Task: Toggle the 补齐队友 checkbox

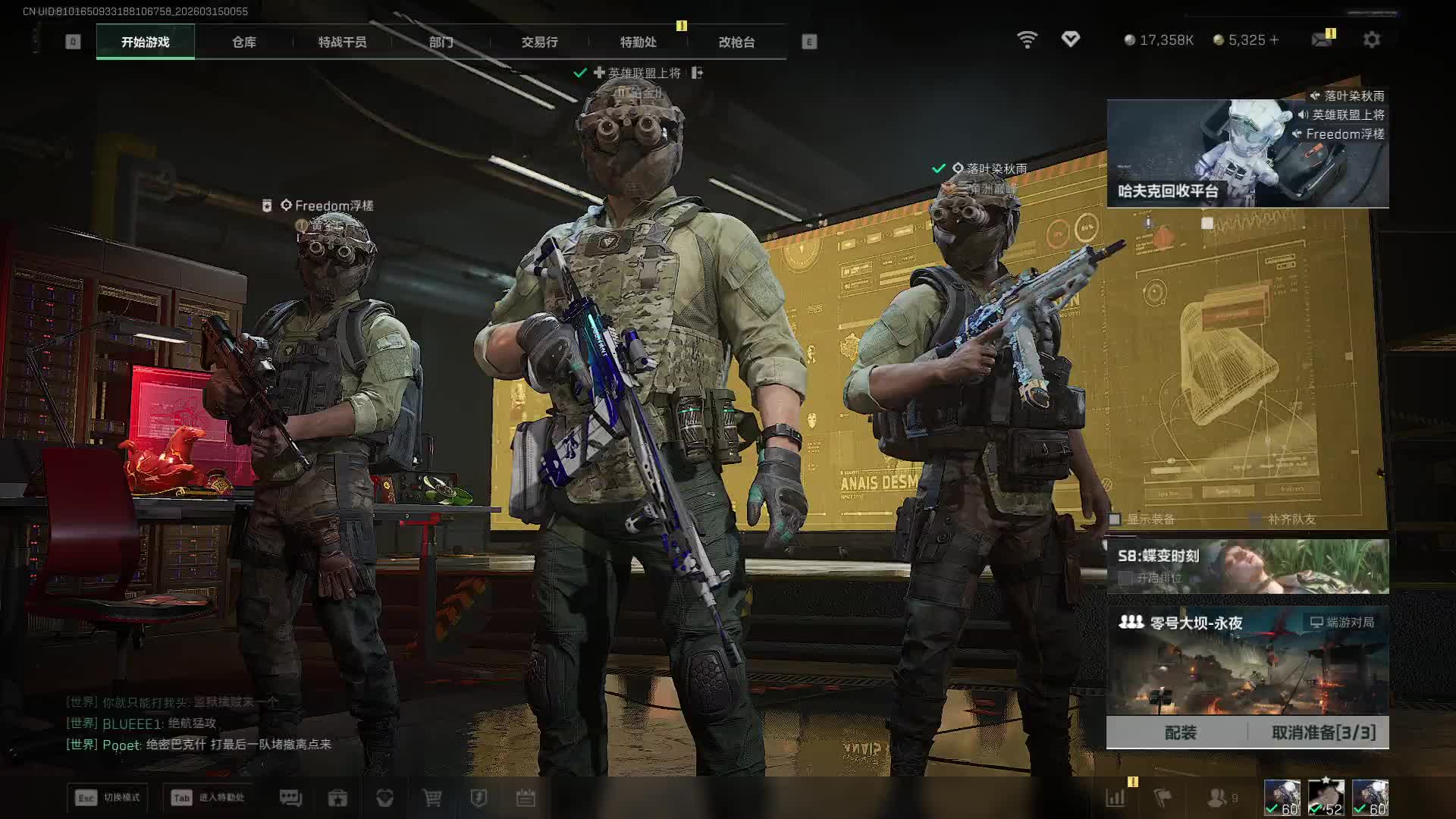Action: pyautogui.click(x=1256, y=519)
